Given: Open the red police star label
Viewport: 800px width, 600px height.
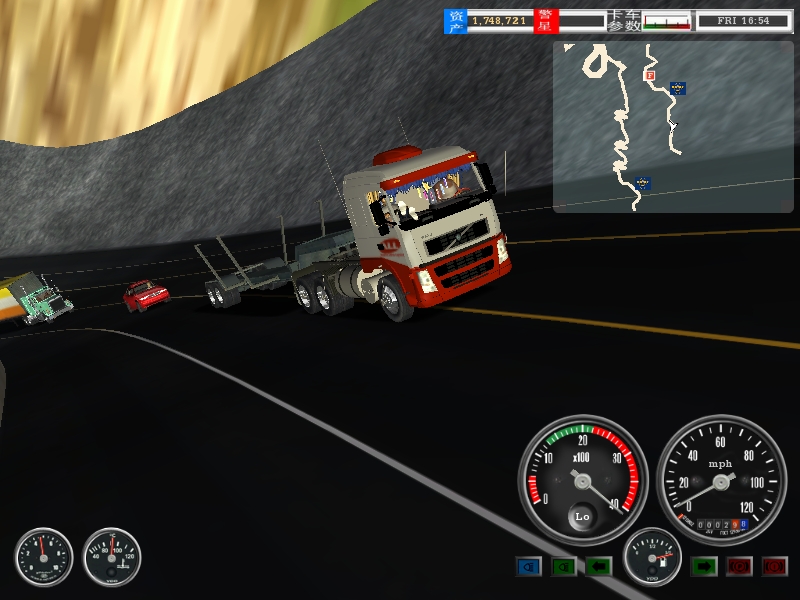Looking at the screenshot, I should coord(546,20).
